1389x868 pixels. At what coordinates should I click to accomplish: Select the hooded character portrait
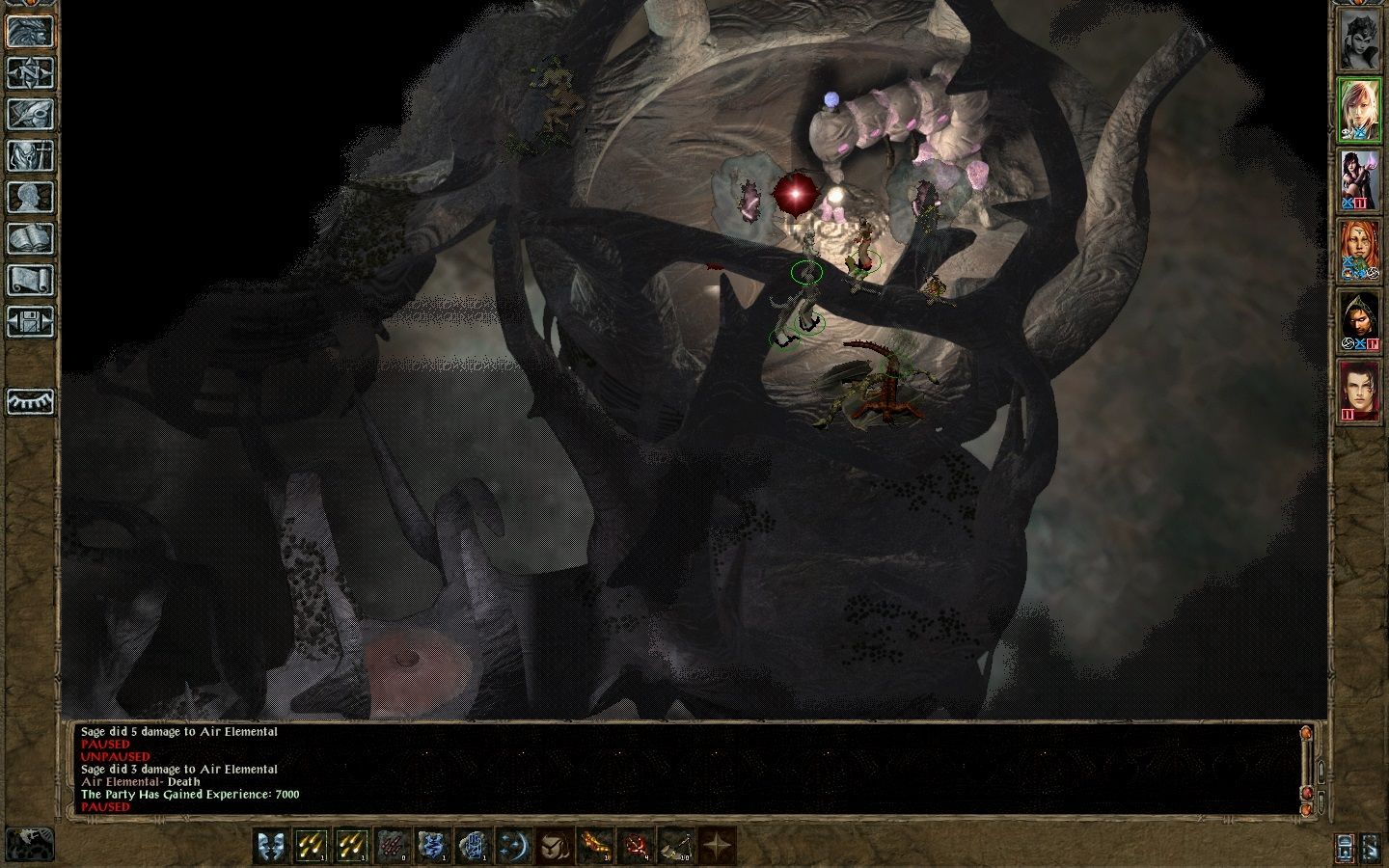[1359, 321]
